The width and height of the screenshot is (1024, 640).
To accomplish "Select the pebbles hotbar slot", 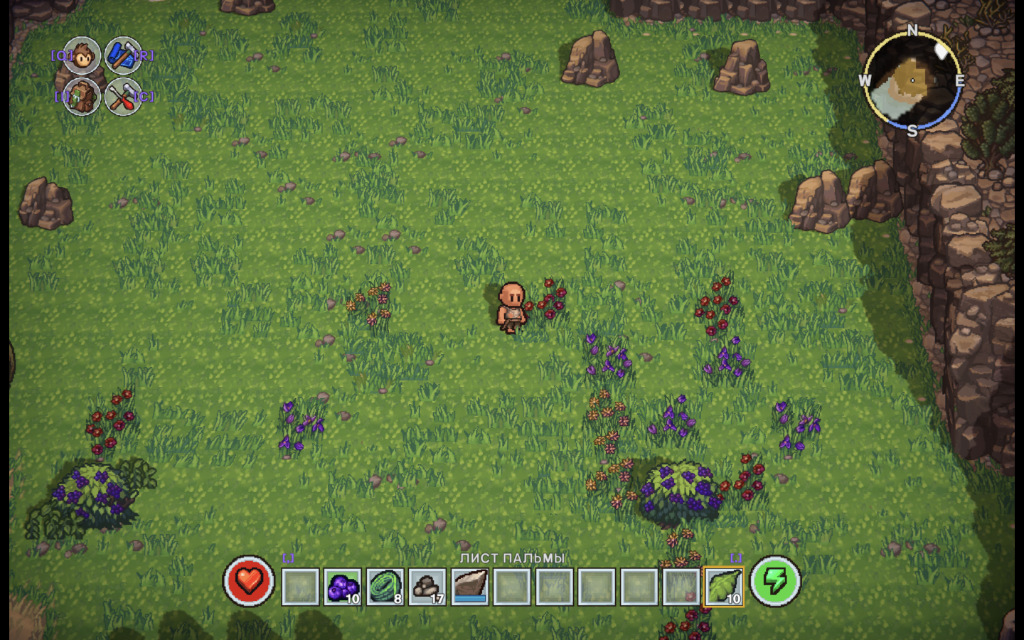I will 427,586.
